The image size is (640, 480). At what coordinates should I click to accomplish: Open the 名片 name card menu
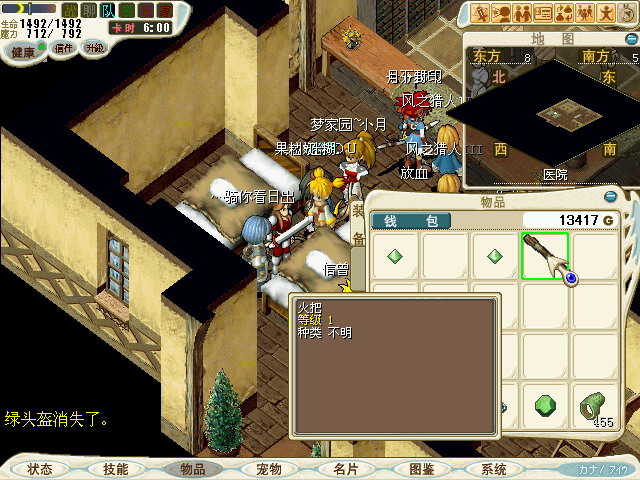[345, 468]
